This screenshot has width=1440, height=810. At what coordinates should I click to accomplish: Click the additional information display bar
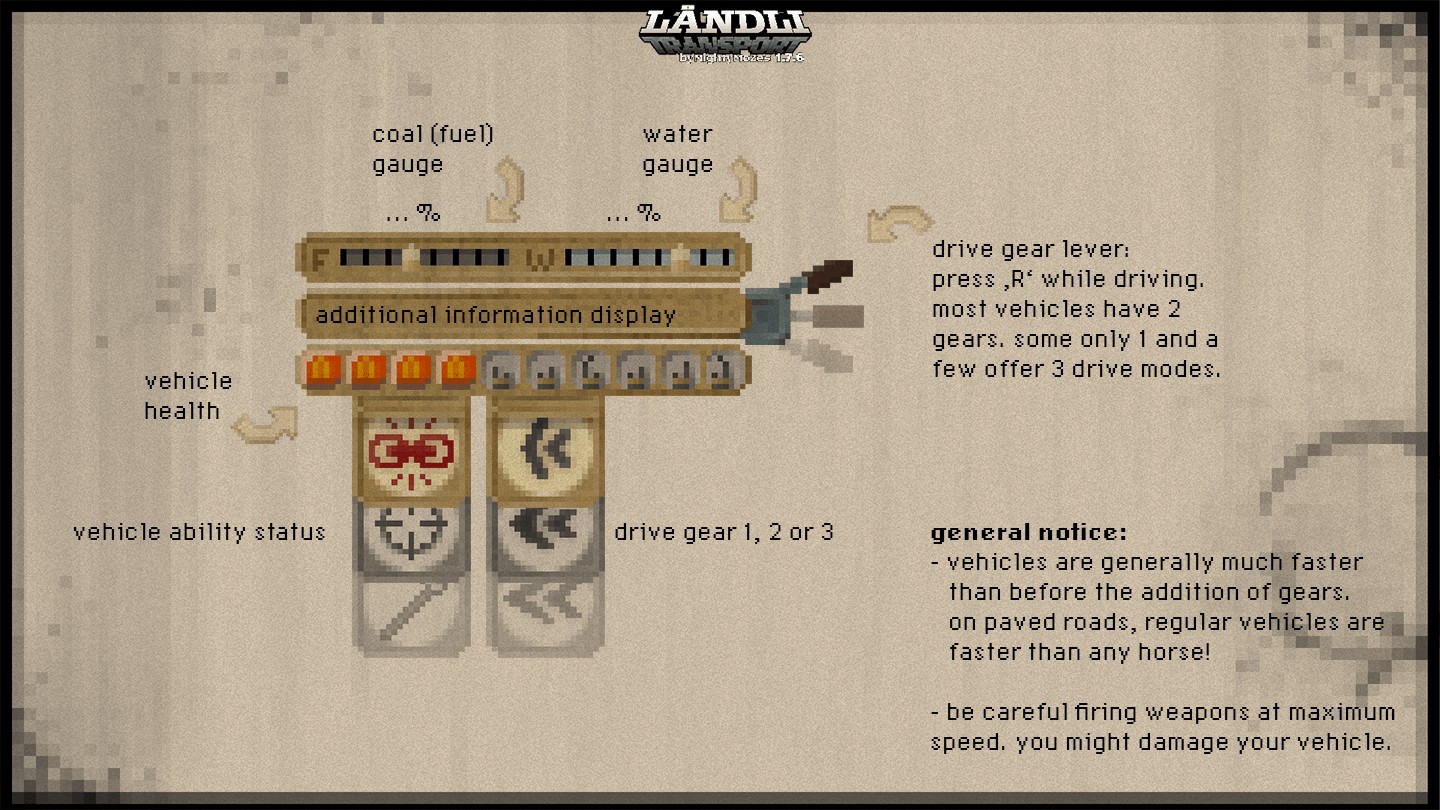point(523,315)
